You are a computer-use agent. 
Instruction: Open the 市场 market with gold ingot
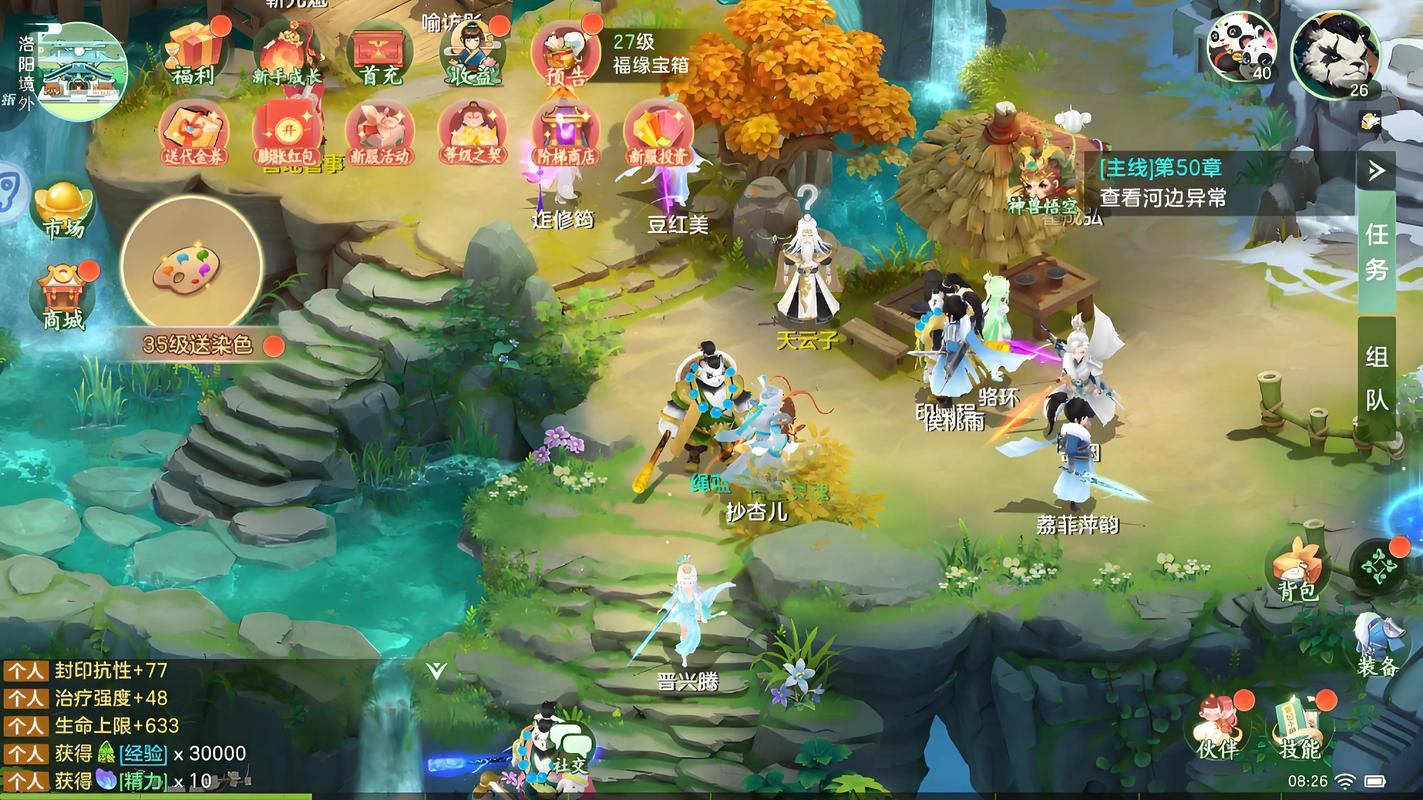point(64,210)
